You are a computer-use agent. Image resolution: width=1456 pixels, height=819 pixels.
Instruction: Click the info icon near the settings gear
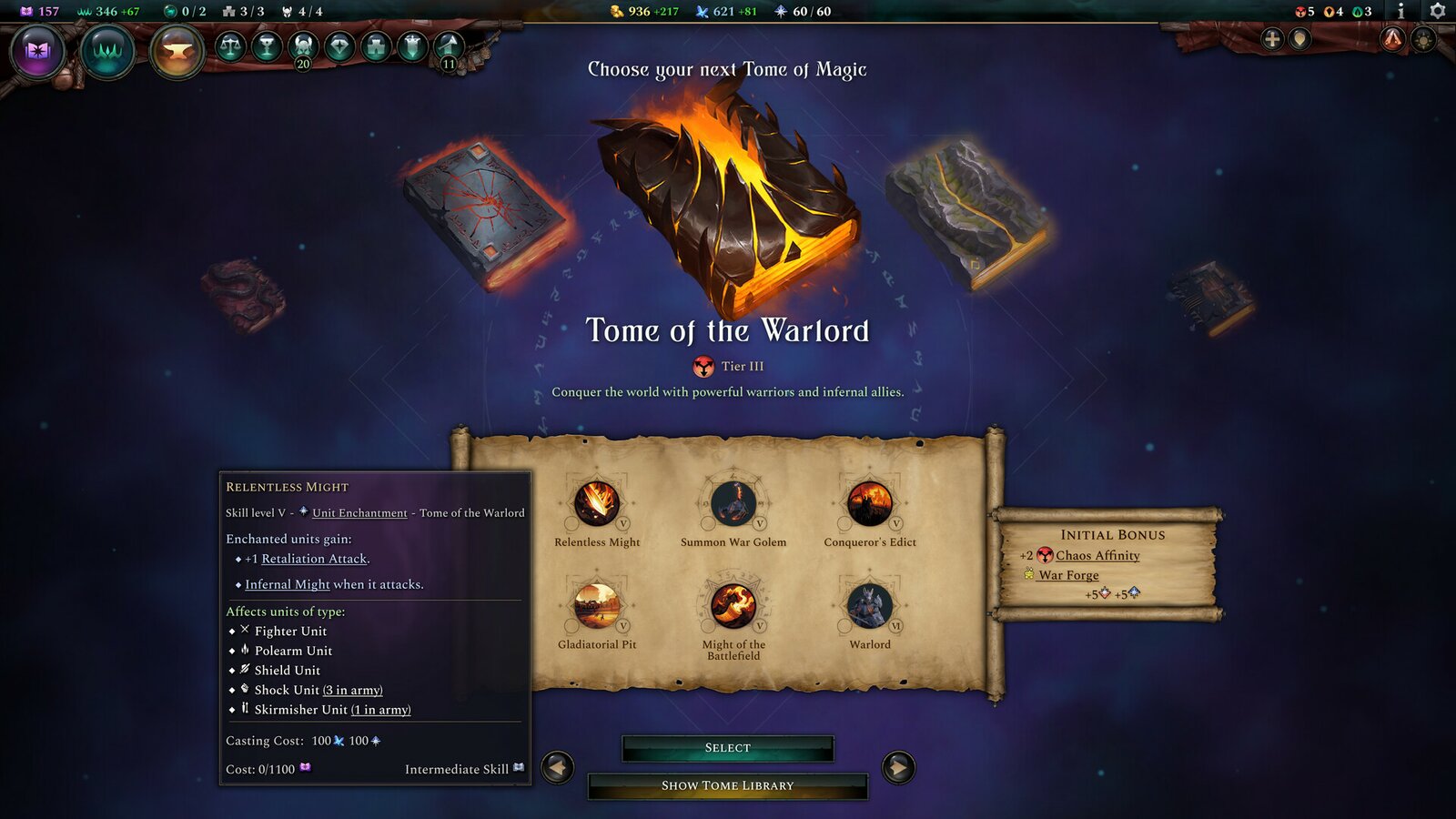tap(1400, 12)
